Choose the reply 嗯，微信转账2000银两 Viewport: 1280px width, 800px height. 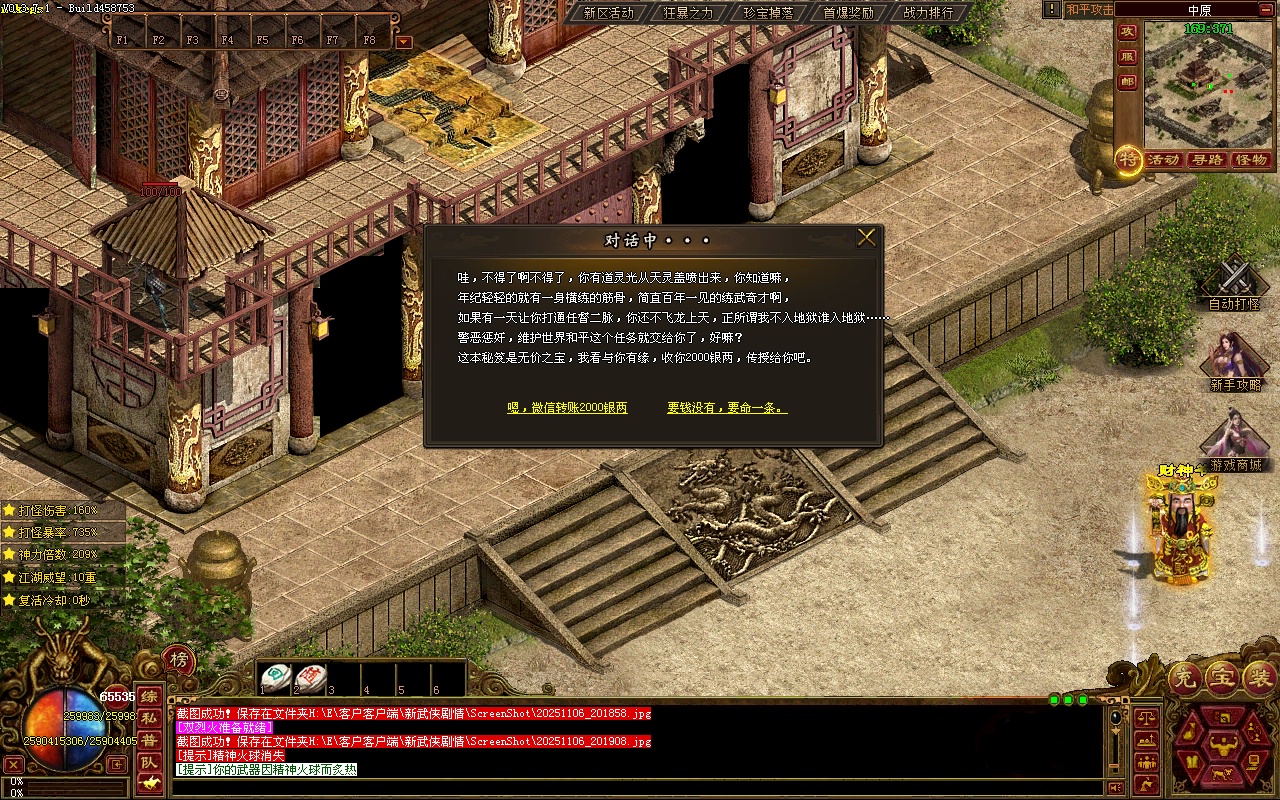pos(567,408)
